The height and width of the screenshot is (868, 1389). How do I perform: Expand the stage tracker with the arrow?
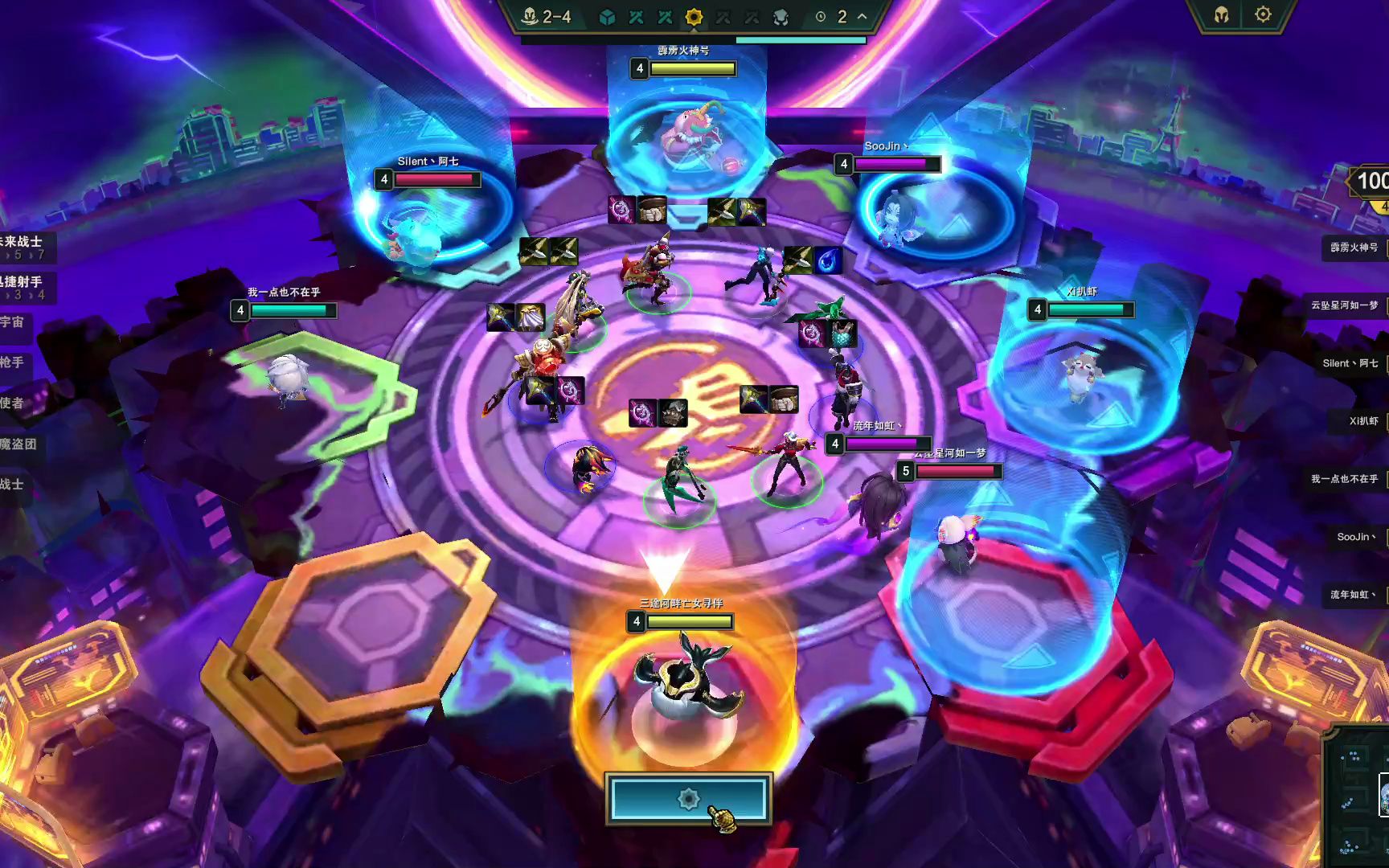tap(862, 17)
